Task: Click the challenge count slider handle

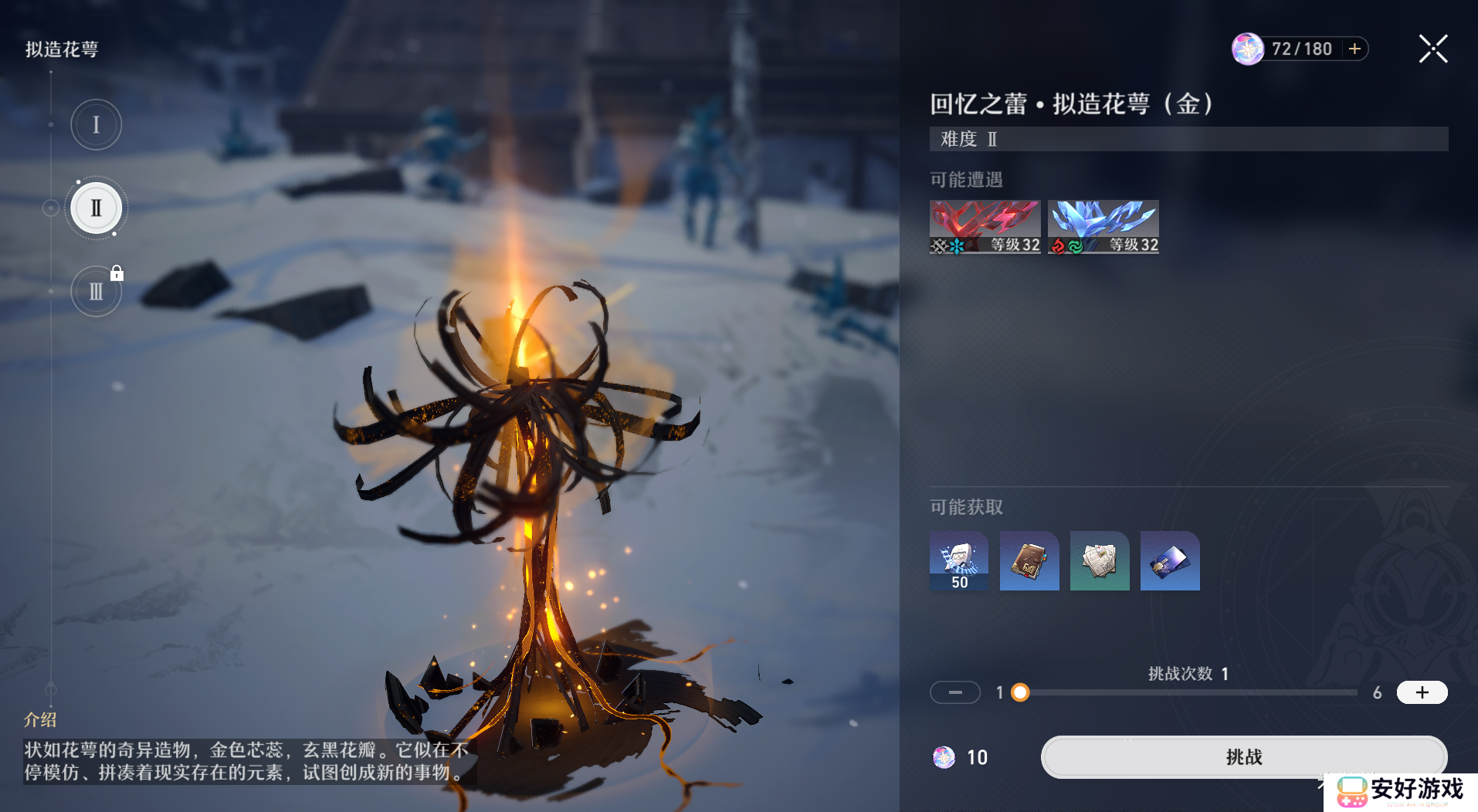Action: tap(1020, 692)
